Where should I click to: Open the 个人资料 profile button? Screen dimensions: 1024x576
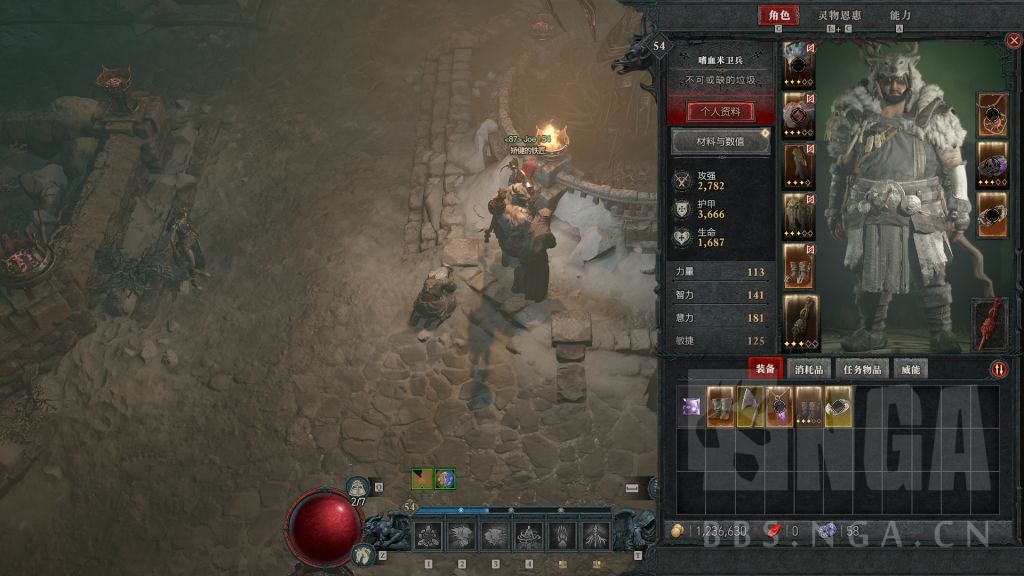(x=720, y=111)
